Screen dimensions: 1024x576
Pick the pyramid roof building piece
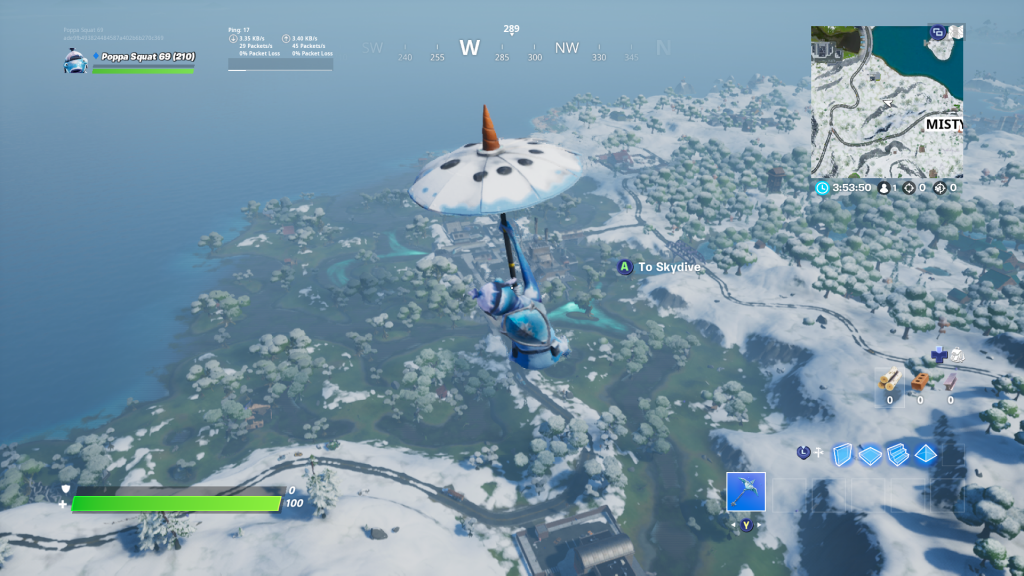coord(925,454)
